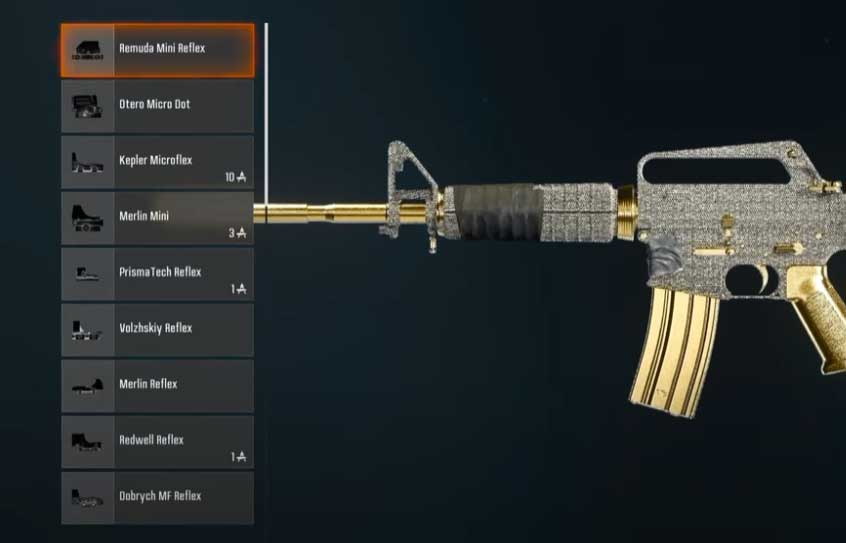Select the Redwell Reflex optic
846x543 pixels.
click(158, 441)
